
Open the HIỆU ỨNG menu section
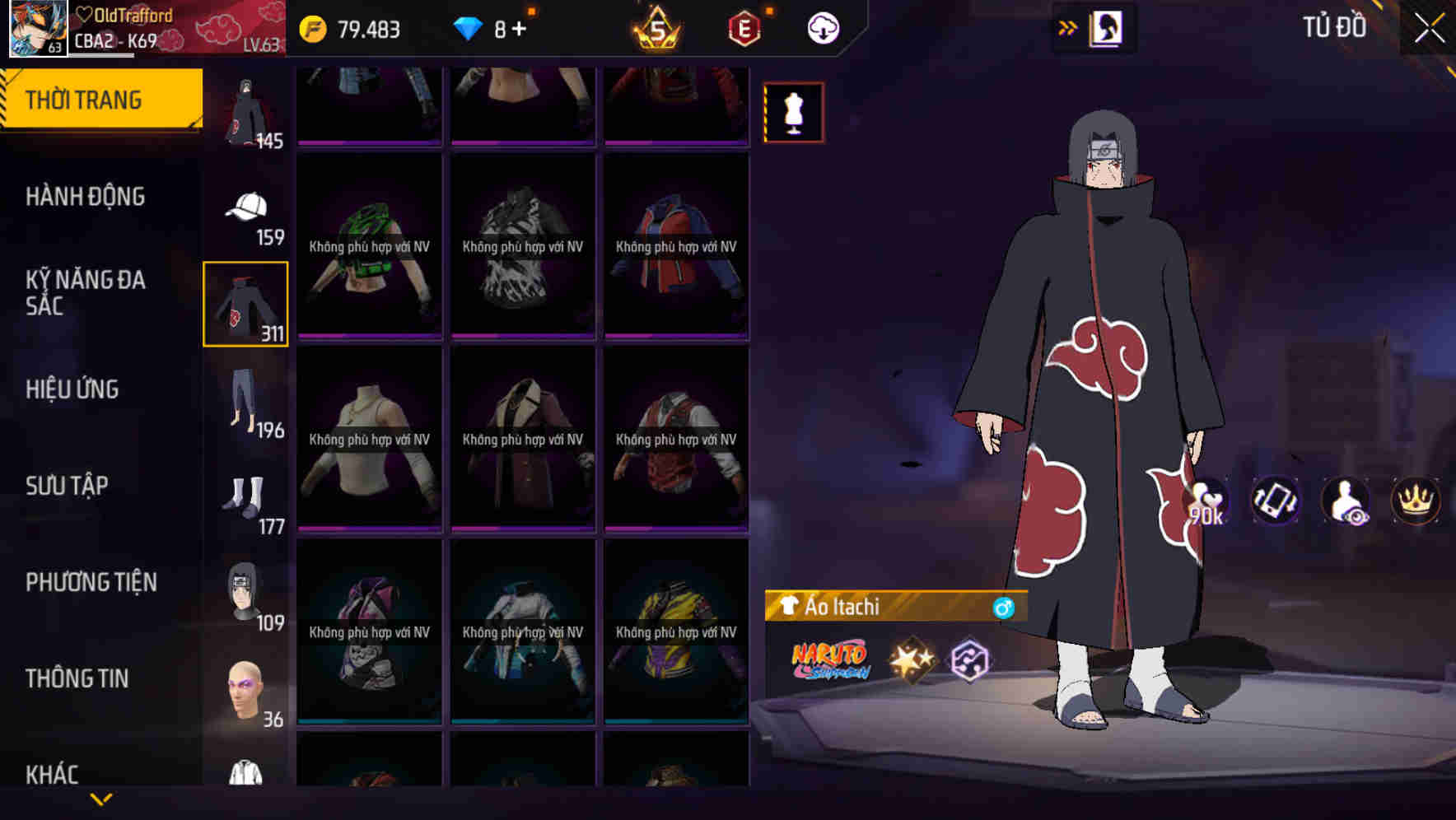click(x=72, y=389)
